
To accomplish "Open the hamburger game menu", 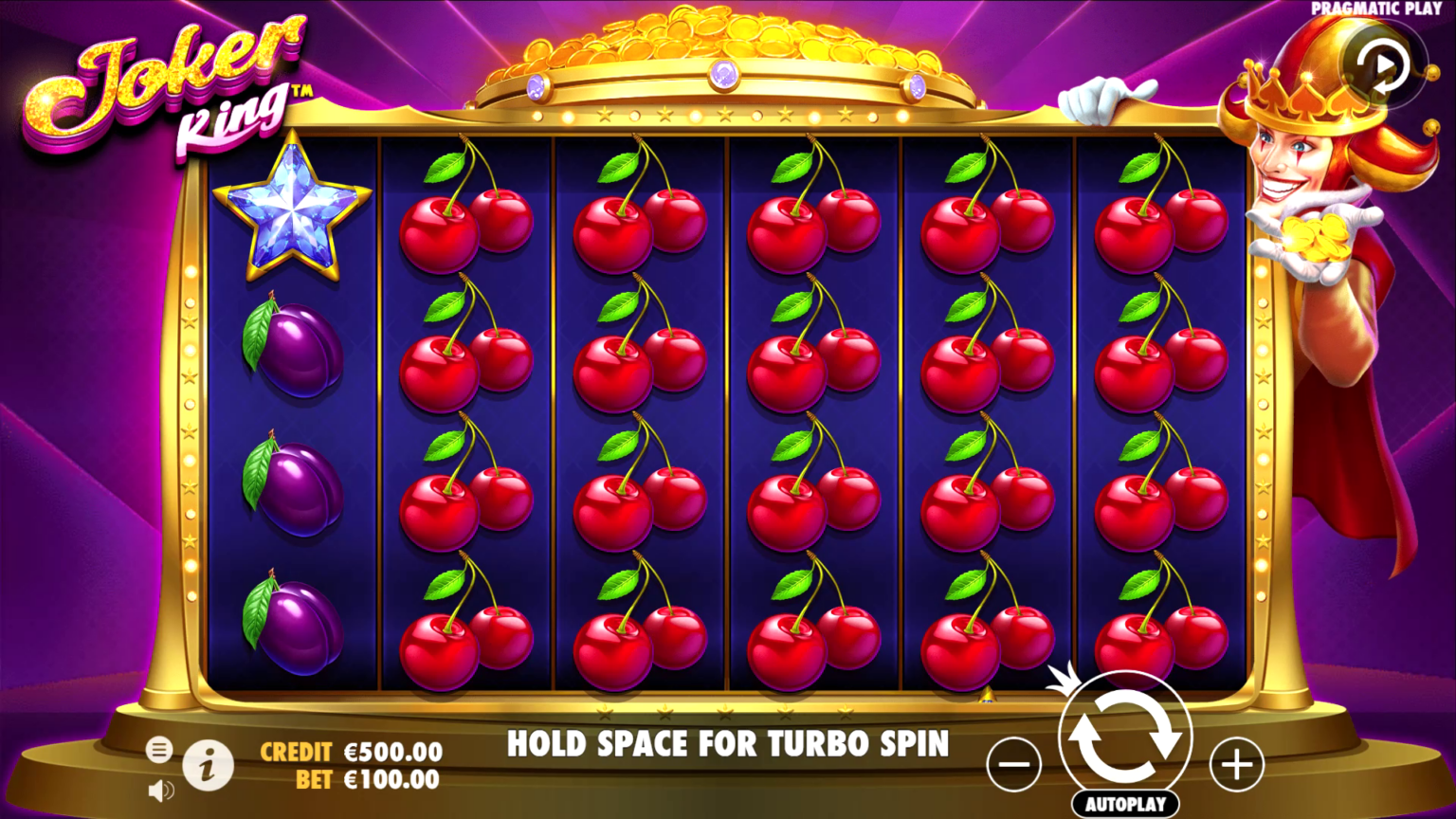I will 159,752.
